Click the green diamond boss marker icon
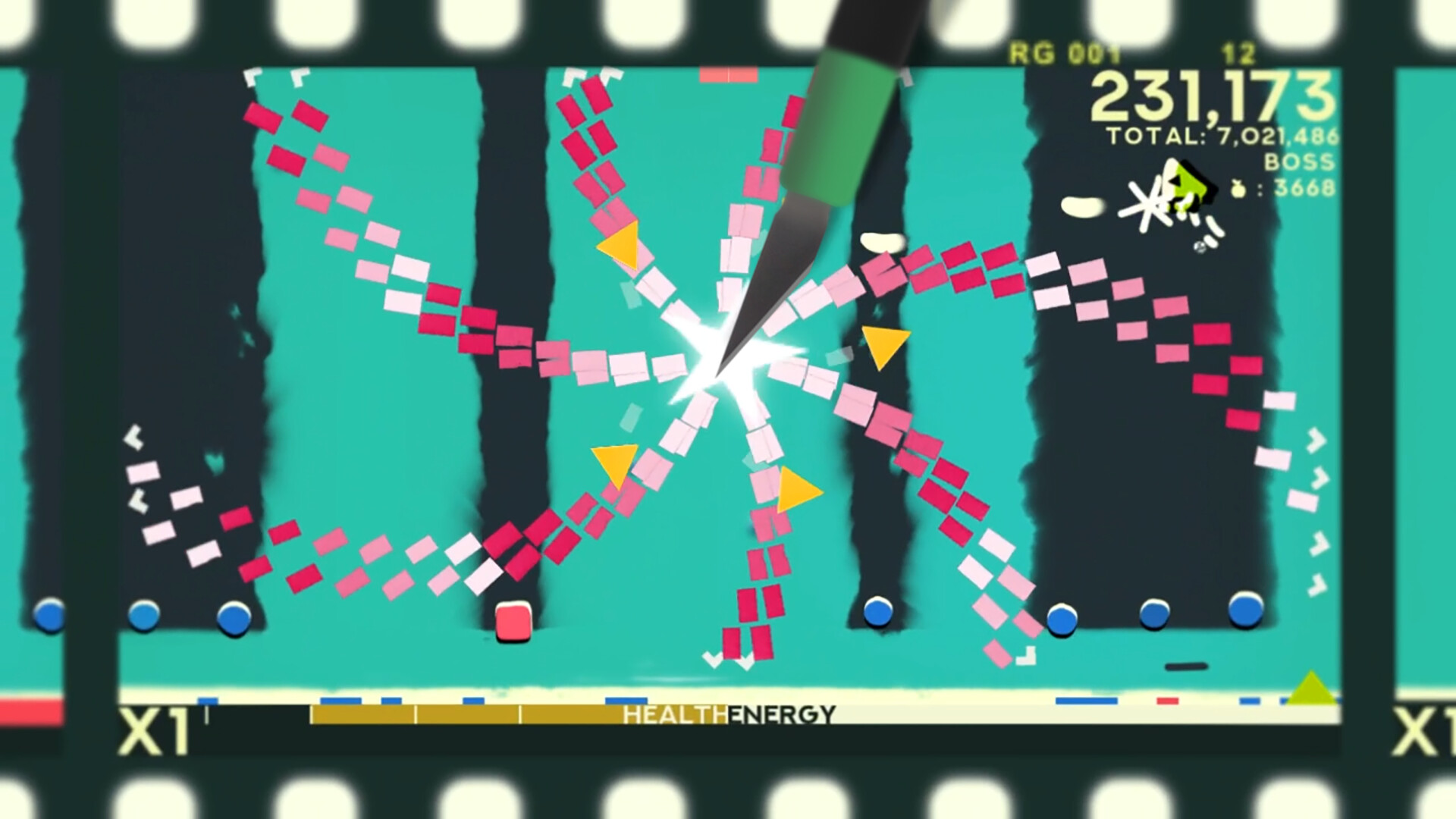1456x819 pixels. (x=1189, y=184)
